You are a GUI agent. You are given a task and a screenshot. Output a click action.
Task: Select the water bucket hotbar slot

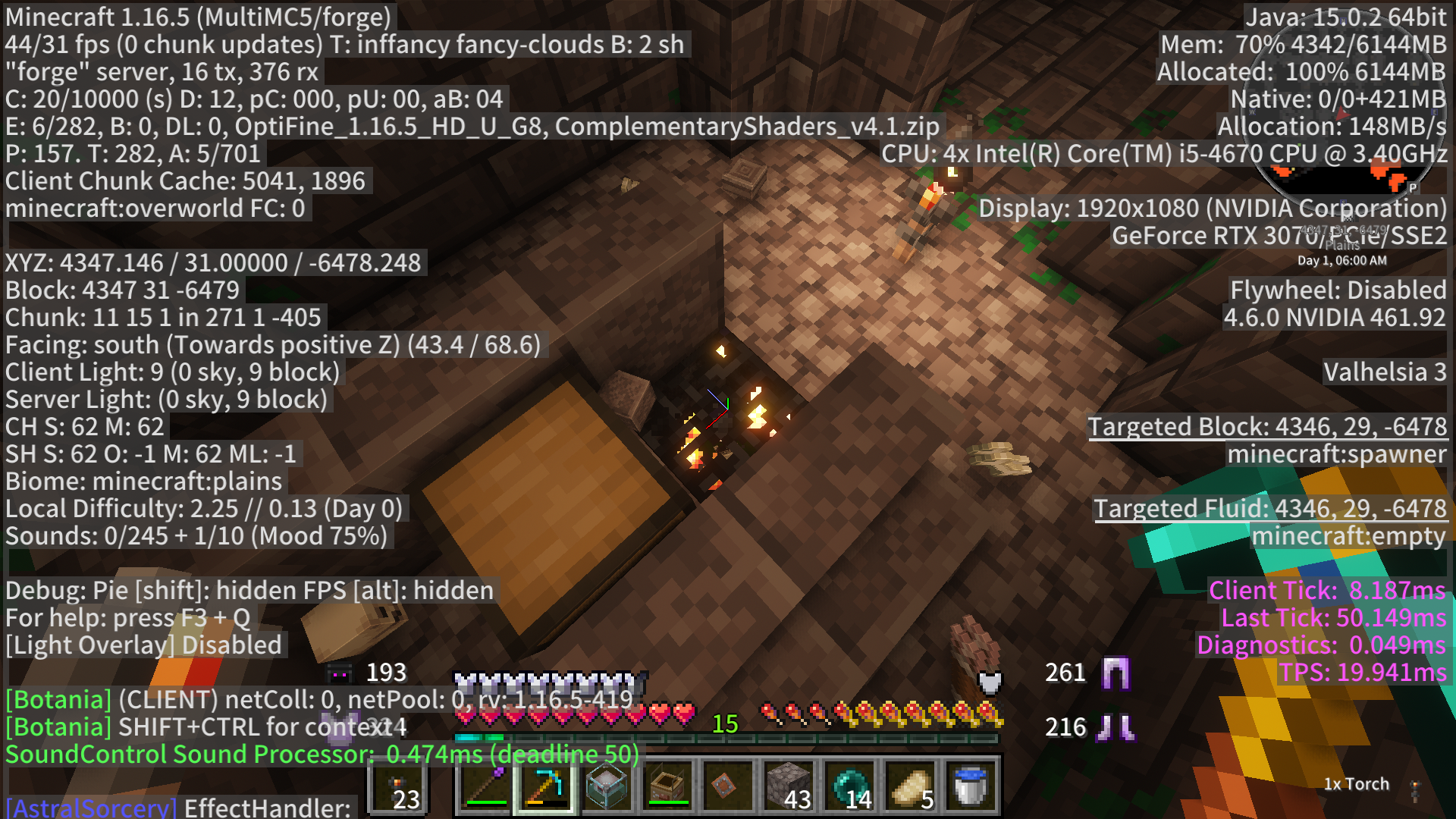click(971, 786)
